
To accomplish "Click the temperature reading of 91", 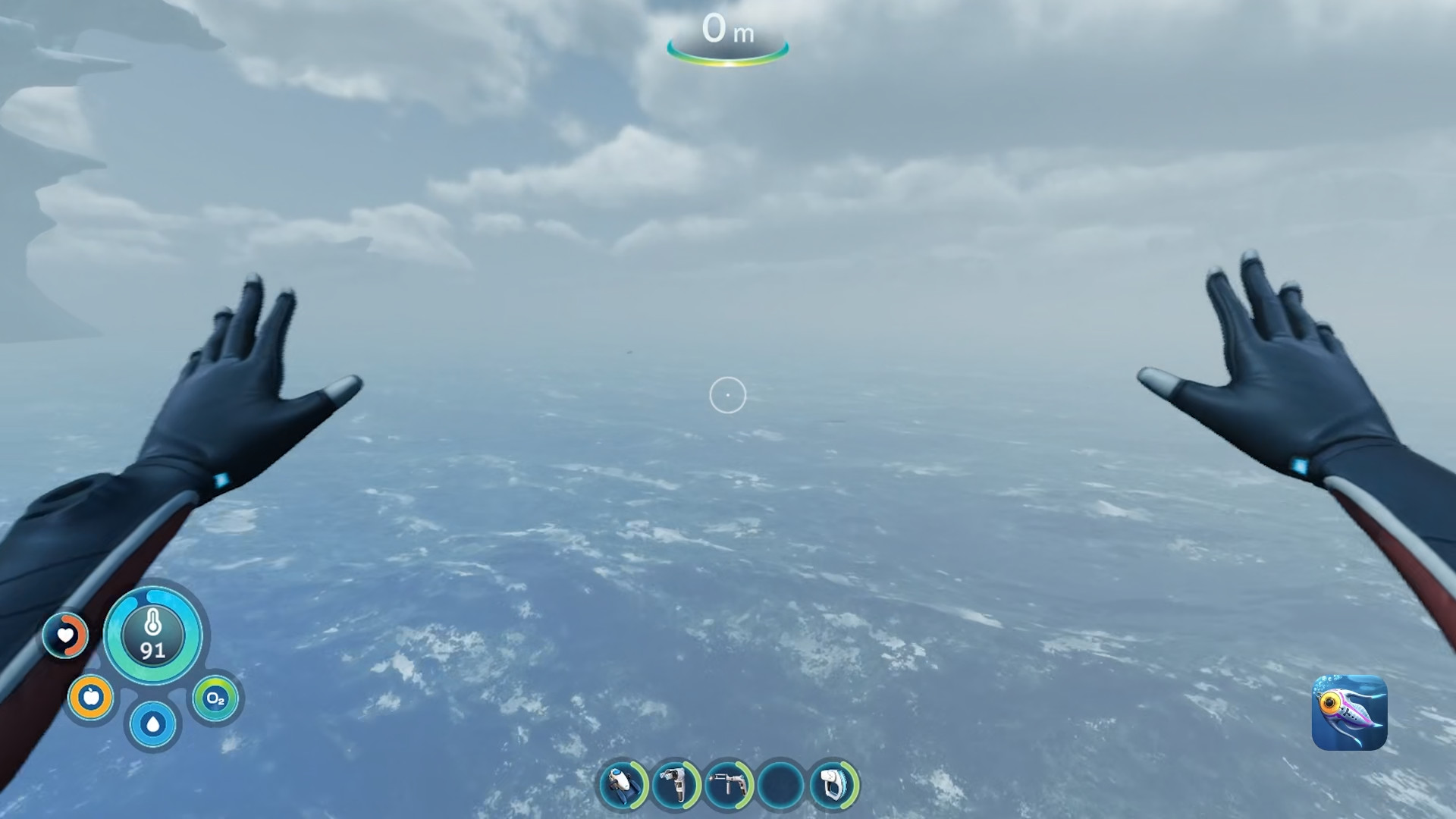I will (x=152, y=649).
